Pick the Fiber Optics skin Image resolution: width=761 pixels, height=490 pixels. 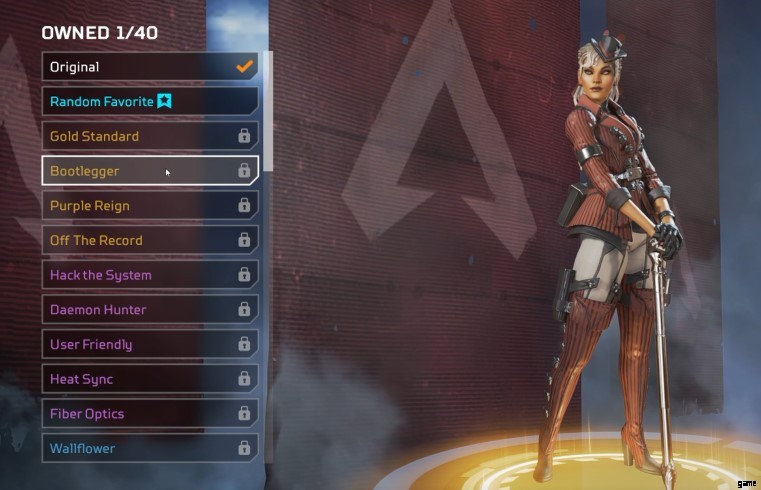tap(150, 414)
